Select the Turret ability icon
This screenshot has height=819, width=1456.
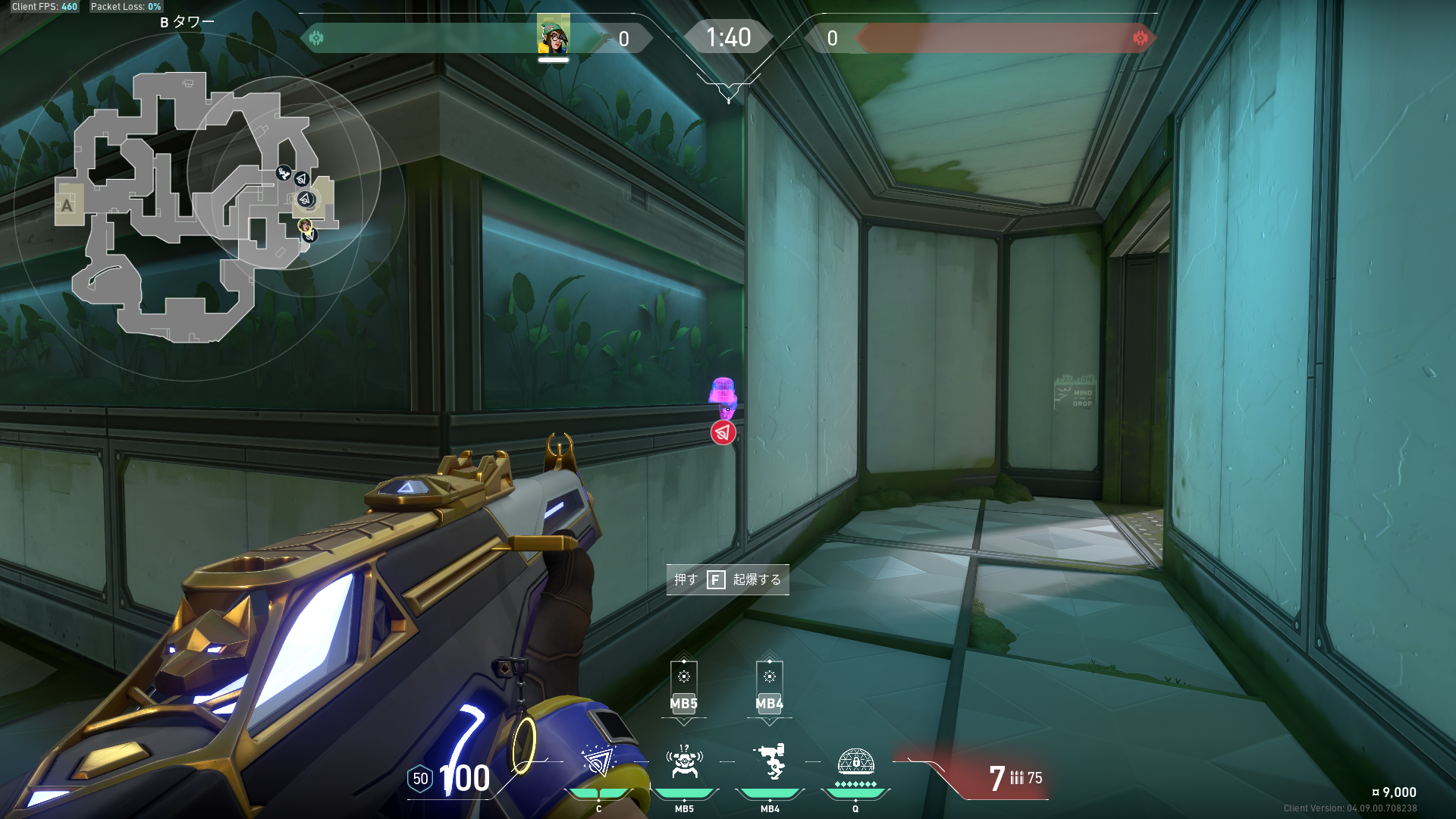[770, 761]
